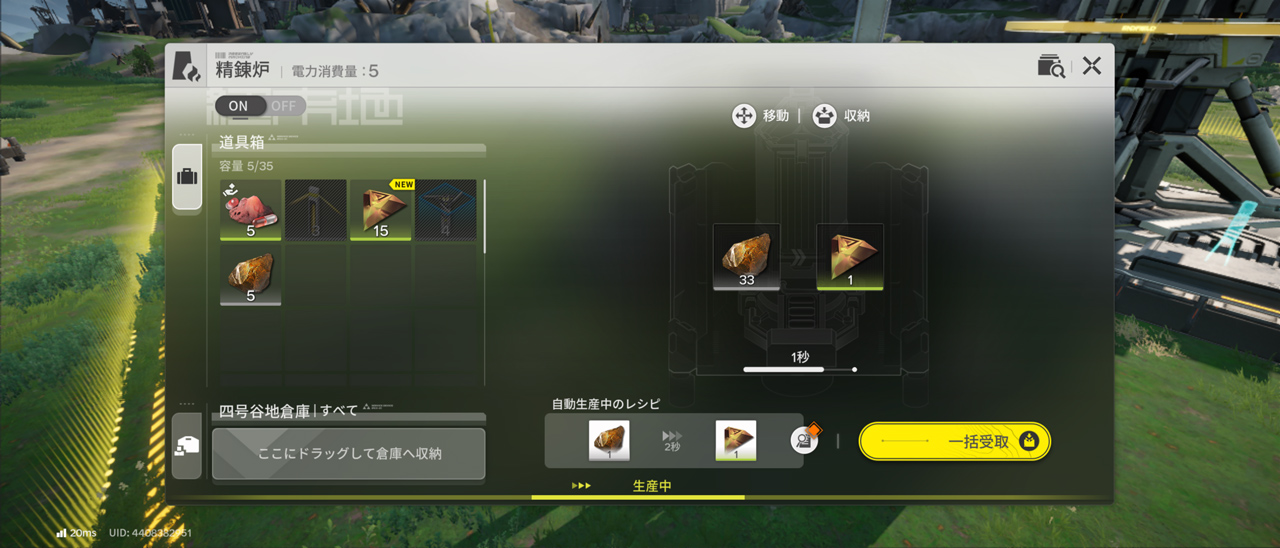Toggle the furnace ON/OFF switch
Viewport: 1280px width, 548px height.
click(x=259, y=106)
